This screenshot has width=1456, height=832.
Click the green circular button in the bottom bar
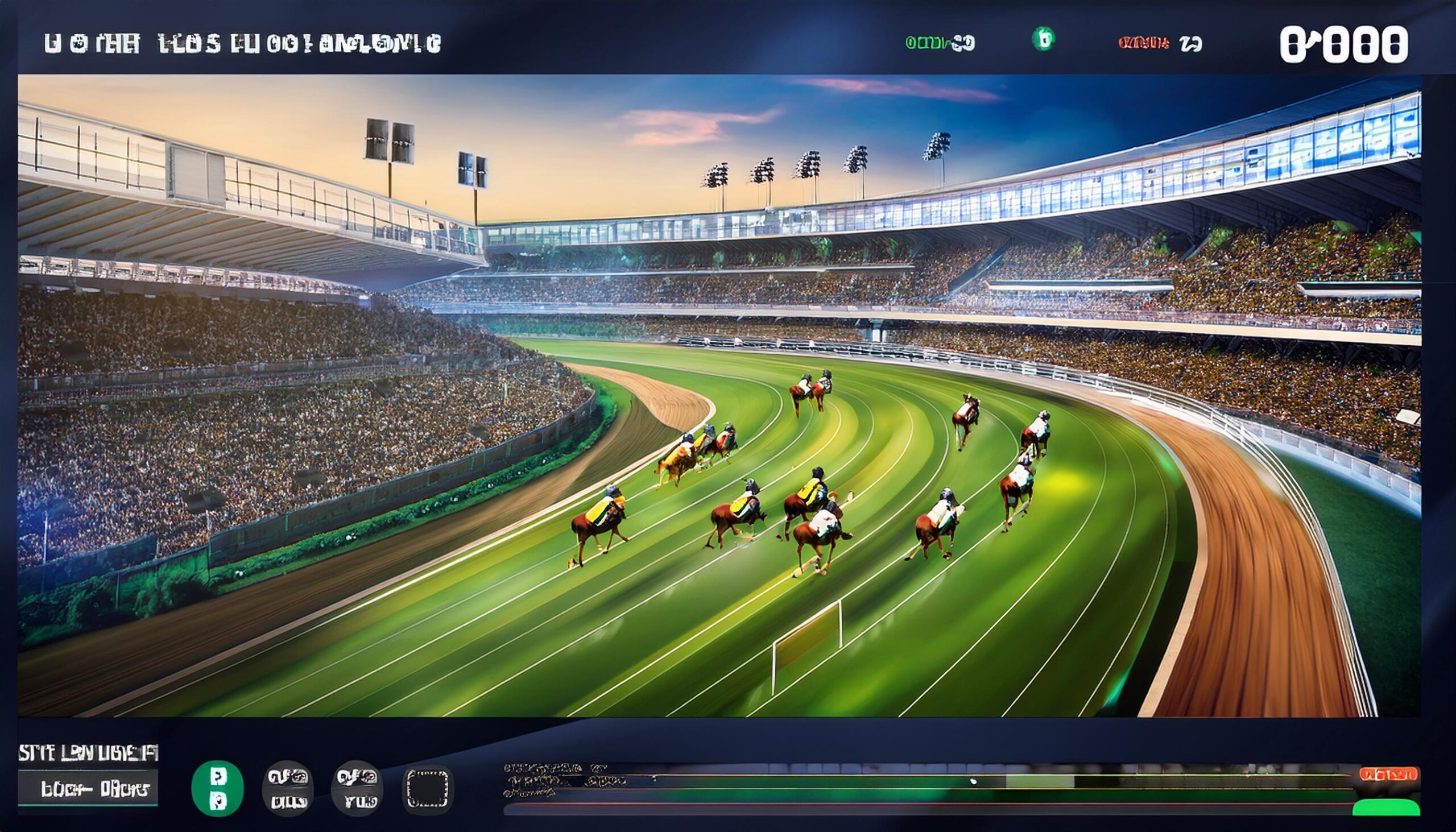click(x=217, y=788)
